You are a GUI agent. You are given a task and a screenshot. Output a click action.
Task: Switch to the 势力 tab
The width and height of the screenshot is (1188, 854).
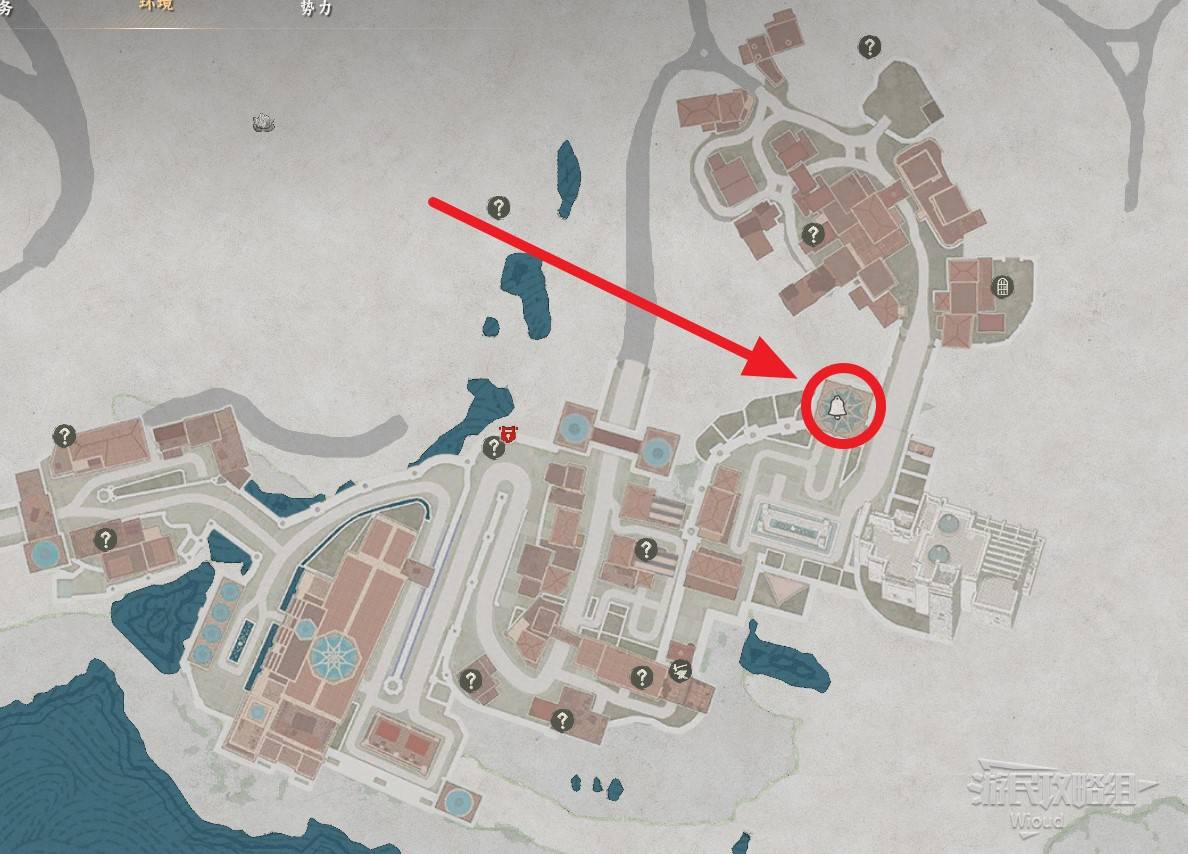pyautogui.click(x=316, y=7)
